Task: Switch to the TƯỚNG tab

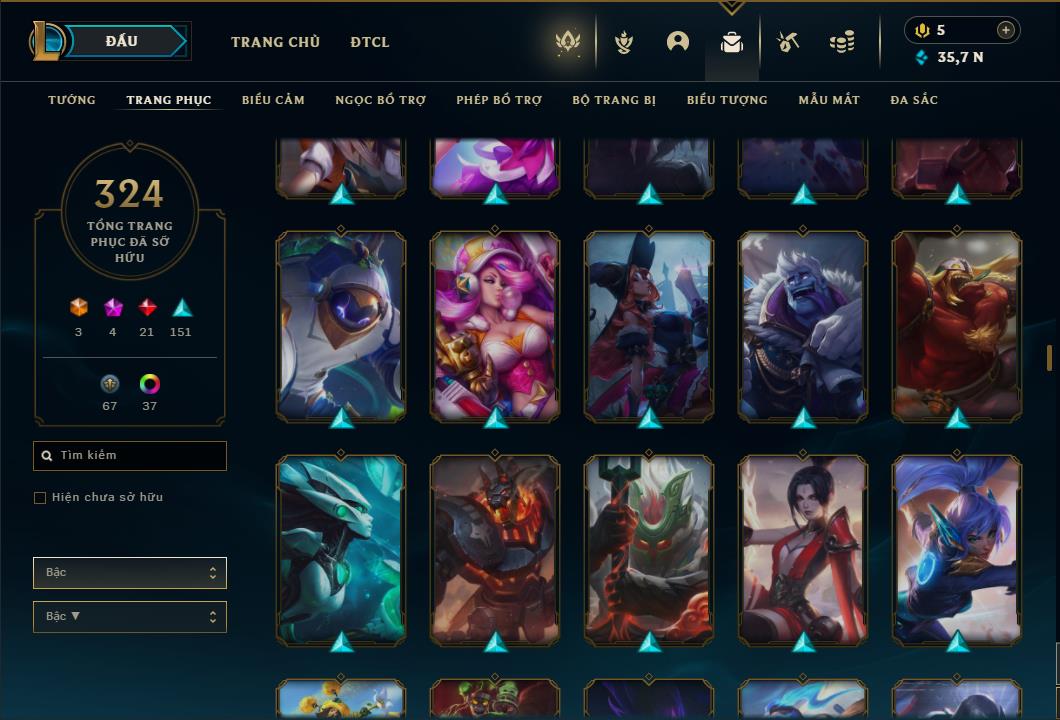Action: 72,100
